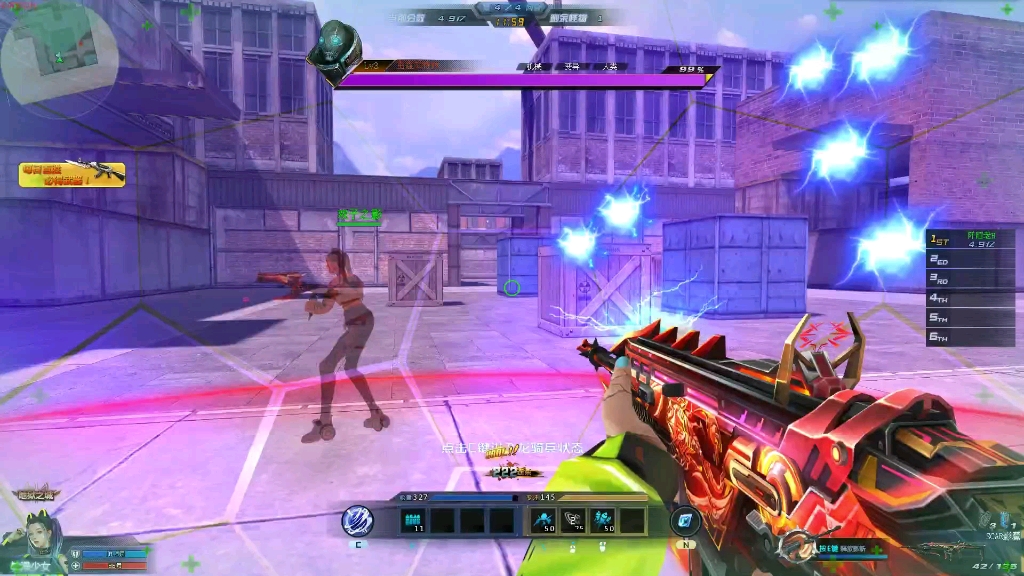
Task: Activate the middle skill slot with swirl icon
Action: pyautogui.click(x=574, y=520)
